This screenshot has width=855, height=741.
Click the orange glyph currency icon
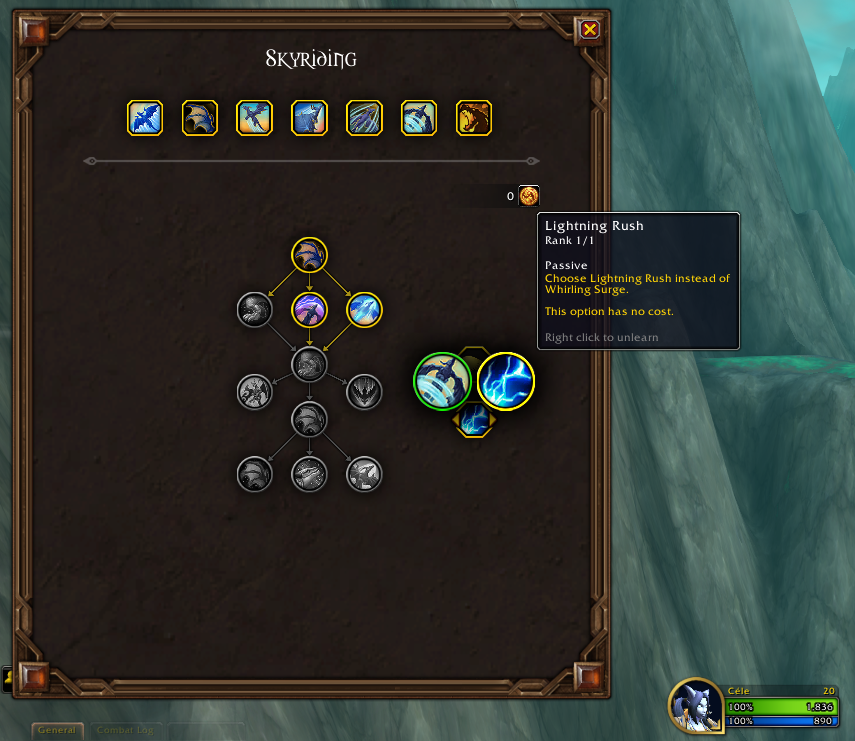[x=529, y=196]
